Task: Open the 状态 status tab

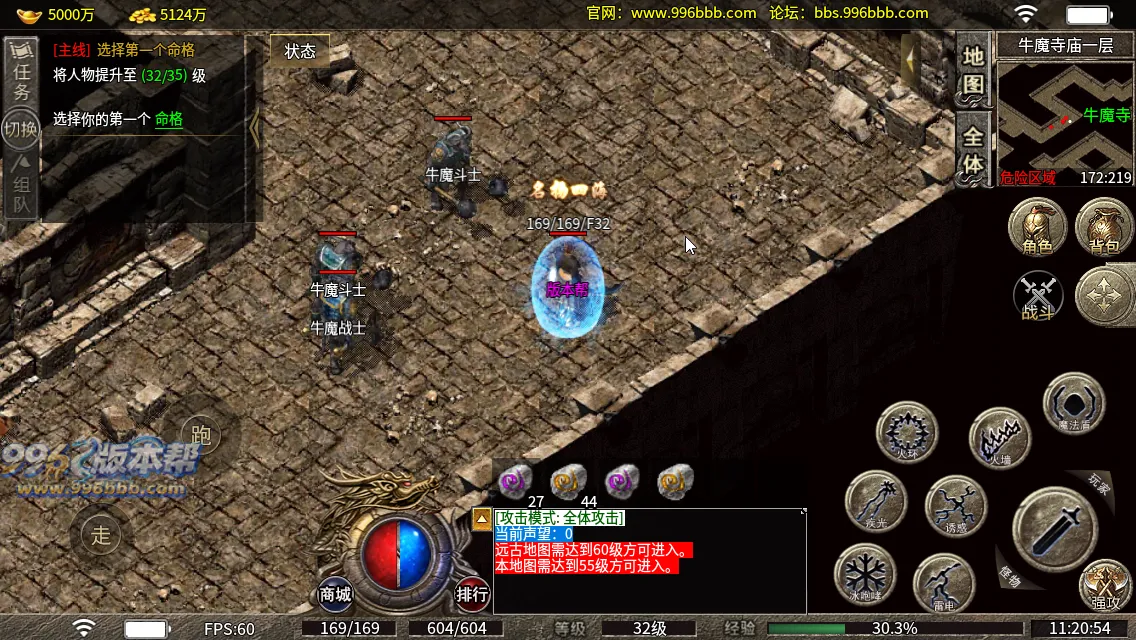Action: click(x=299, y=51)
